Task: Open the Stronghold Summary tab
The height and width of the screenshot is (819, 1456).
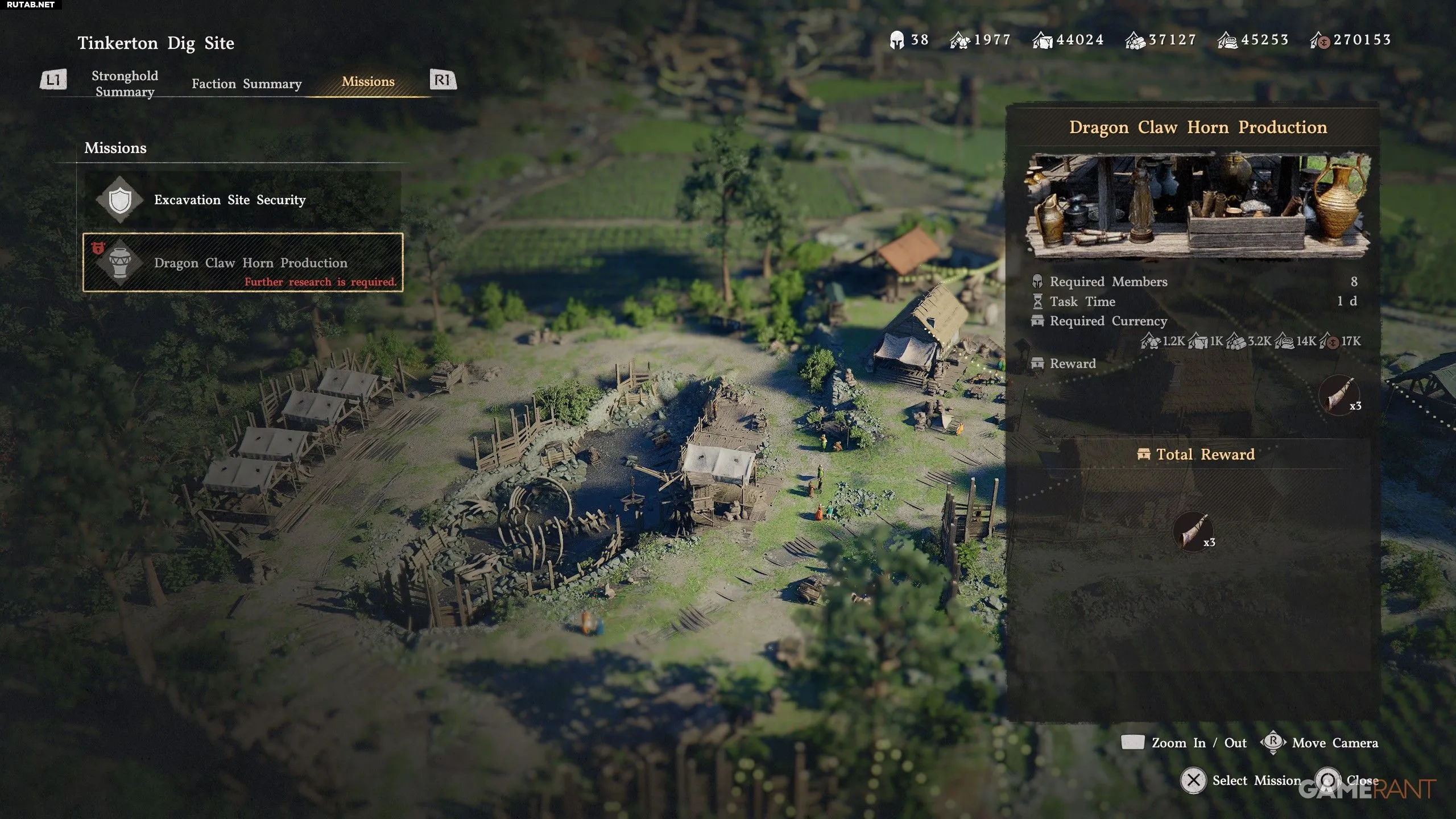Action: tap(125, 84)
